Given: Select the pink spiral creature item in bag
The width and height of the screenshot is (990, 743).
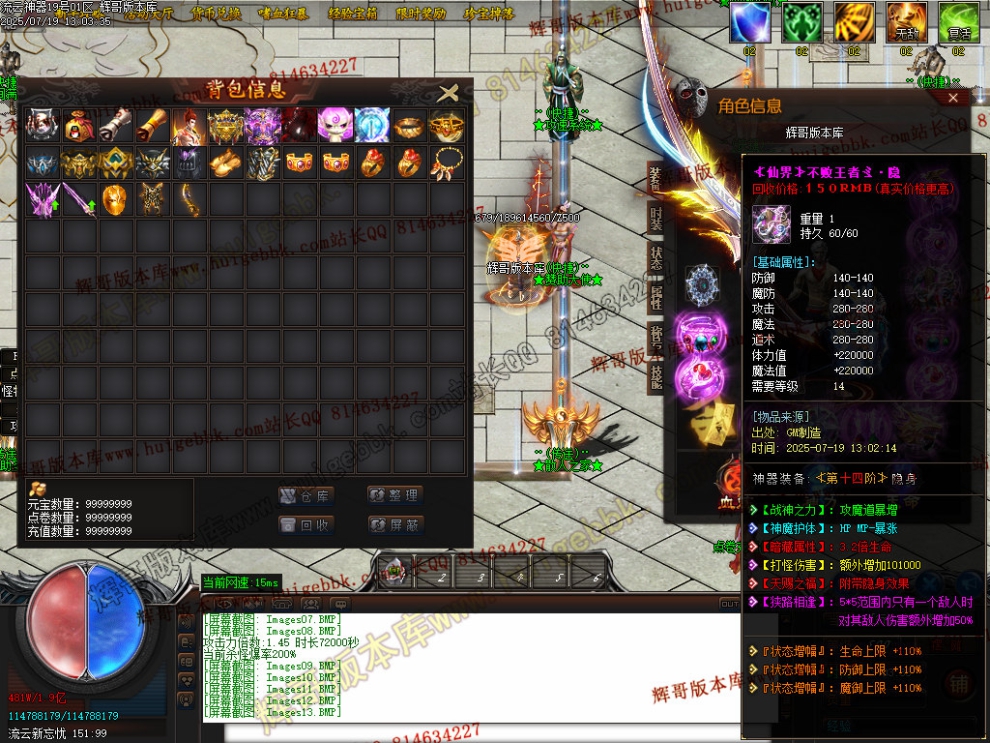Looking at the screenshot, I should 336,125.
